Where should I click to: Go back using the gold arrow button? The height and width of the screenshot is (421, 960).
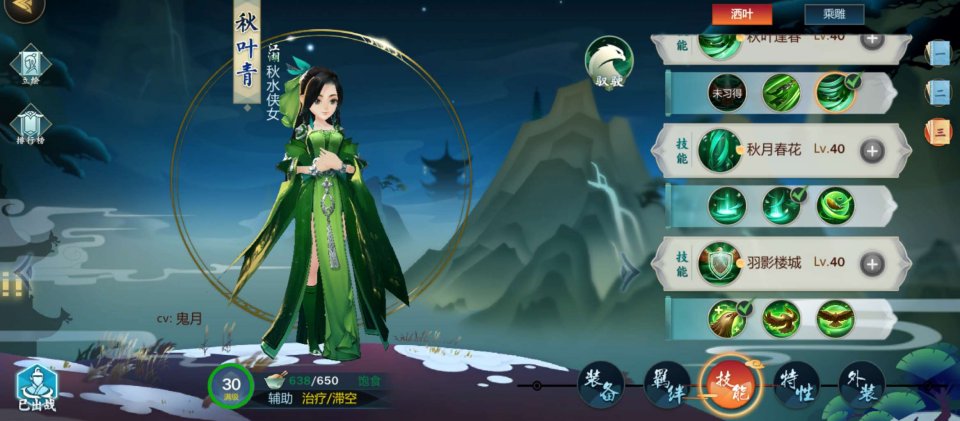tap(22, 8)
